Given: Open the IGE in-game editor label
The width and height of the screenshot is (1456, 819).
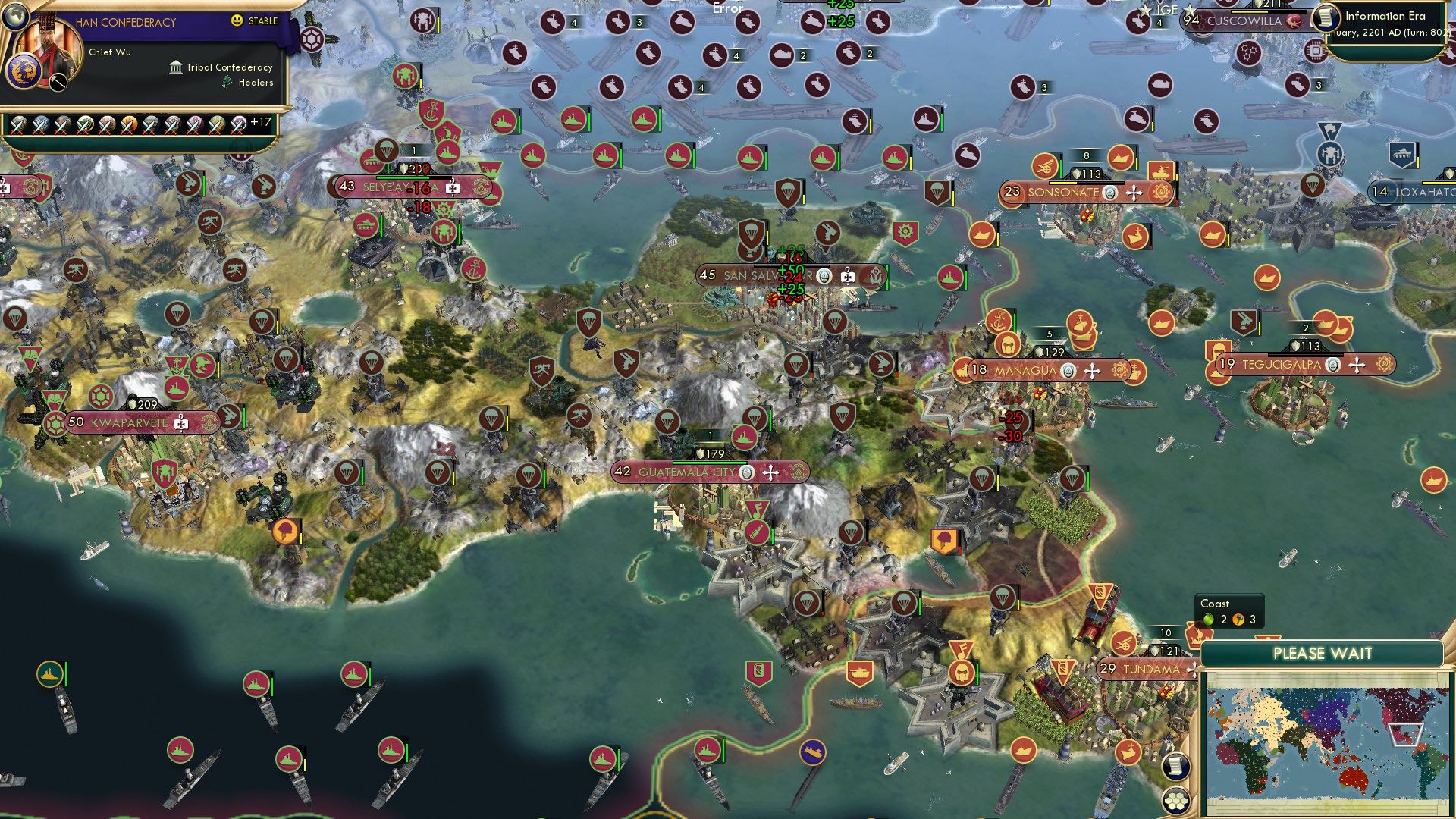Looking at the screenshot, I should (1166, 10).
